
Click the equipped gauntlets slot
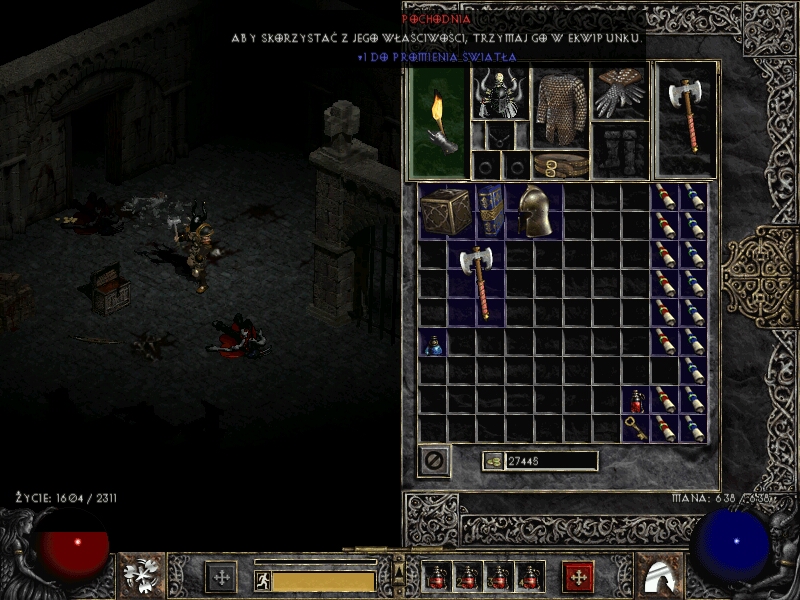coord(621,93)
